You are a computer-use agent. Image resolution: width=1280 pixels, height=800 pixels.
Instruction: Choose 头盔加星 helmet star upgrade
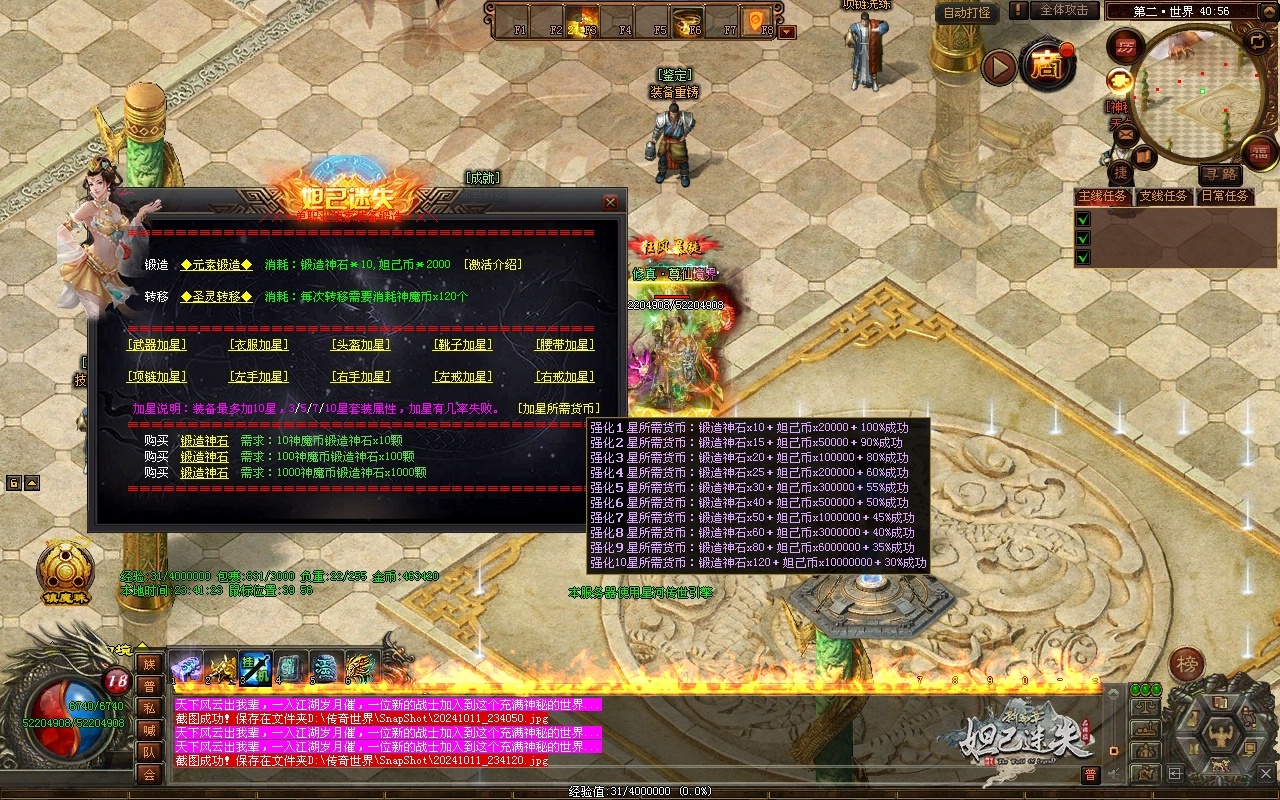click(360, 345)
